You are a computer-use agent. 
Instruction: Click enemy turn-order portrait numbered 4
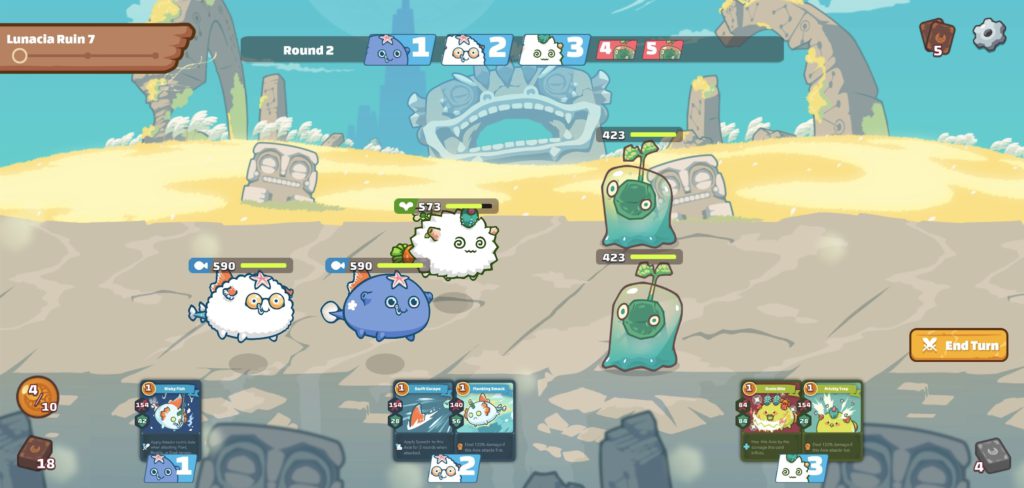[x=617, y=49]
